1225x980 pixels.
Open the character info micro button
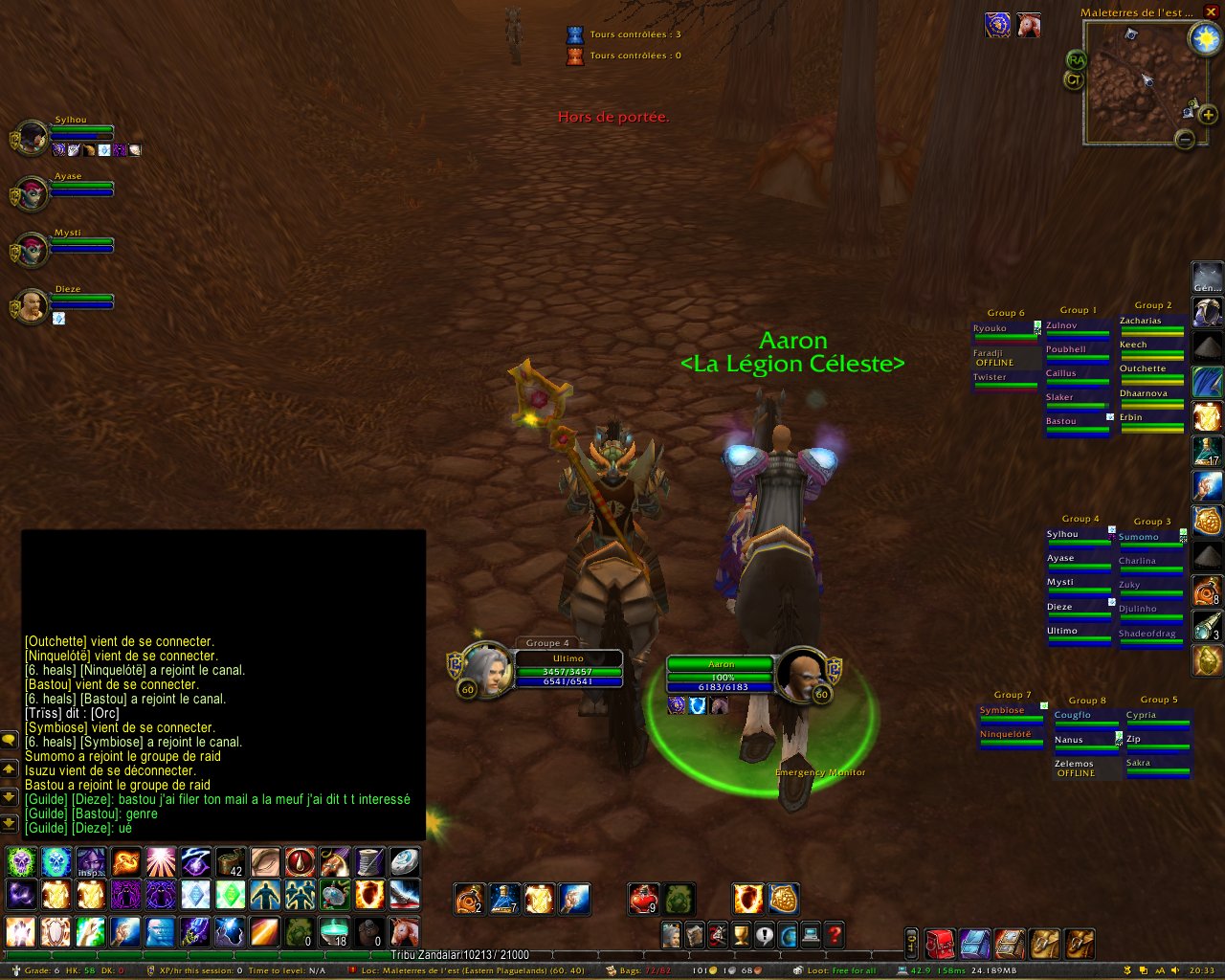pyautogui.click(x=672, y=935)
